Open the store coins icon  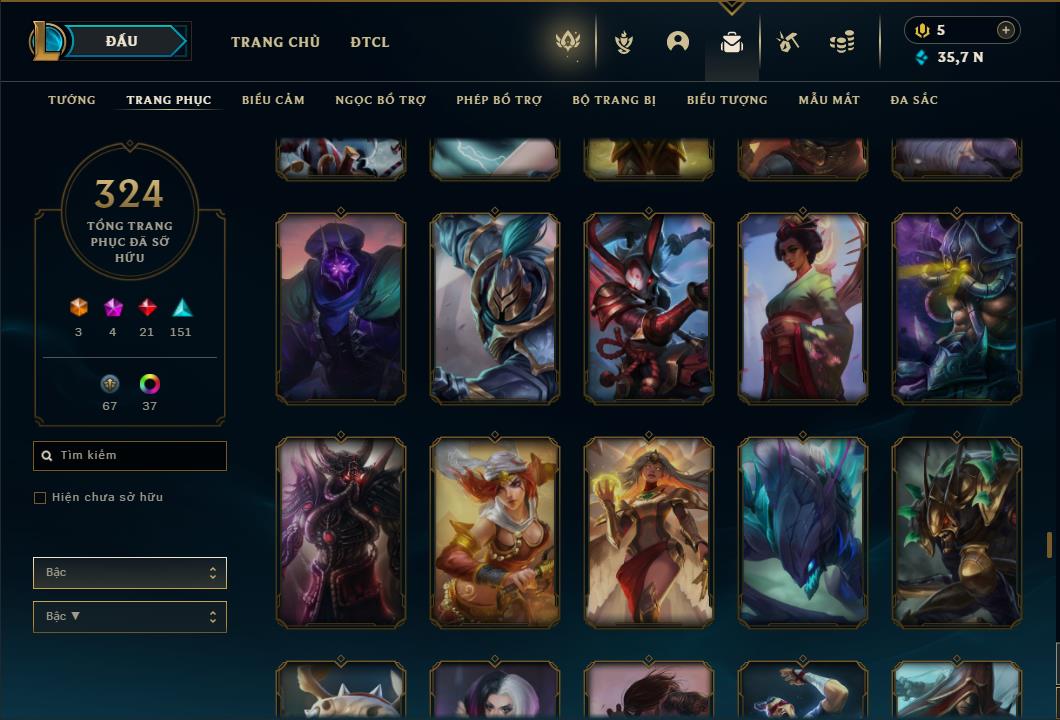[x=842, y=42]
